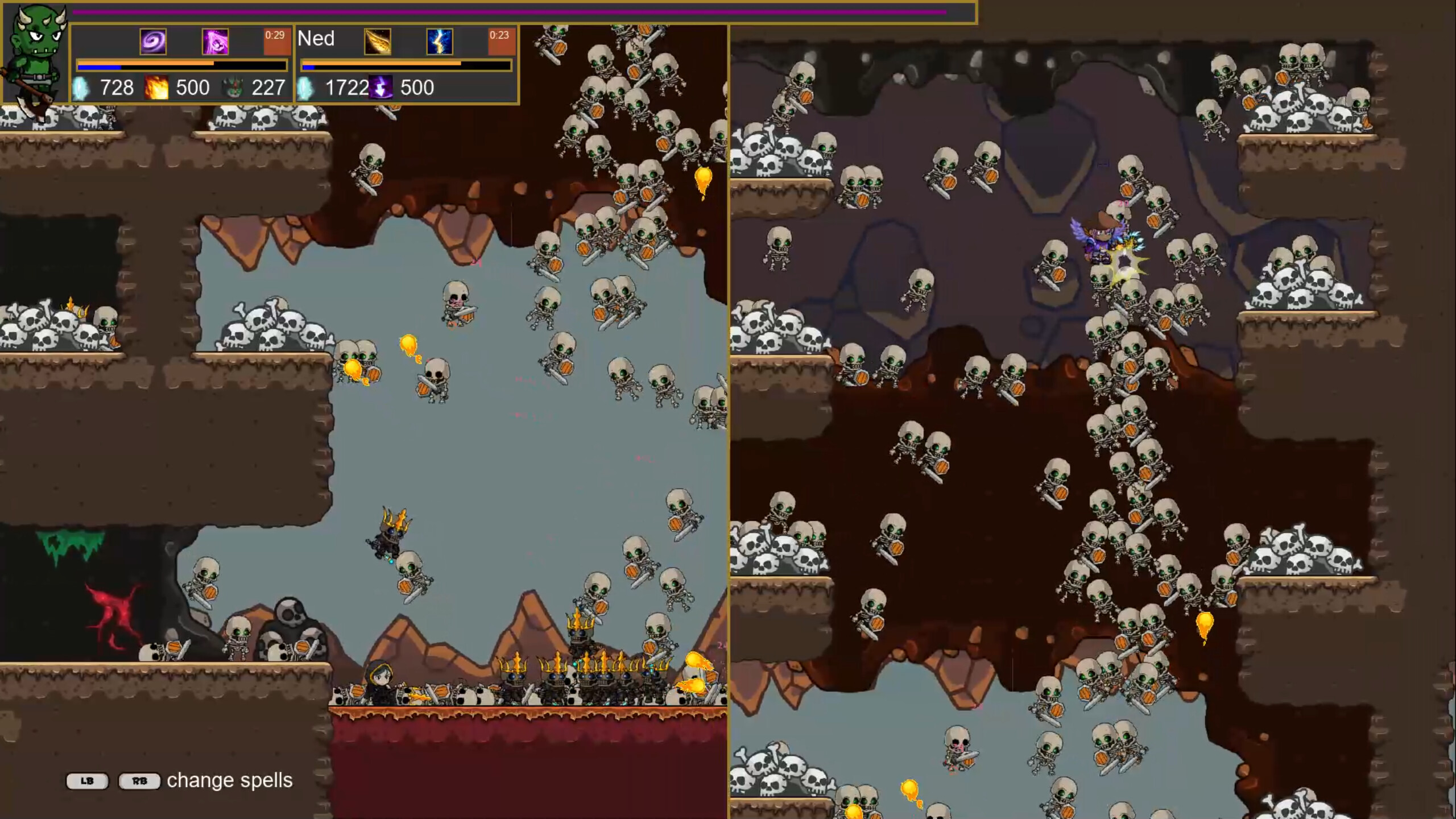Click the mana crystal icon beside 728
The image size is (1456, 819).
click(81, 88)
